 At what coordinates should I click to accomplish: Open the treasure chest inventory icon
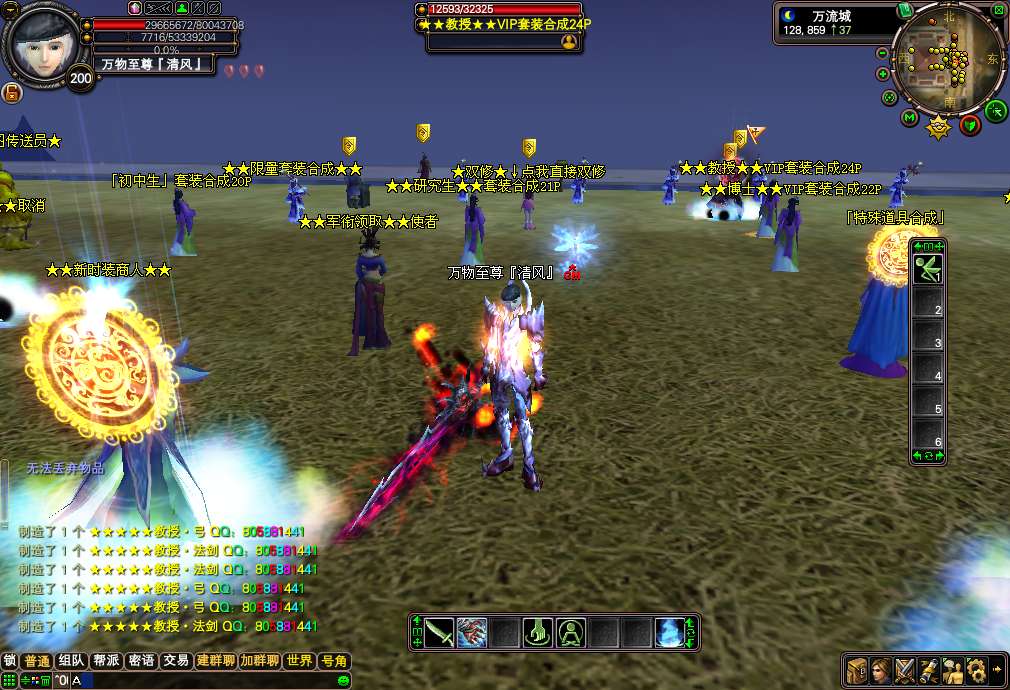[x=857, y=669]
